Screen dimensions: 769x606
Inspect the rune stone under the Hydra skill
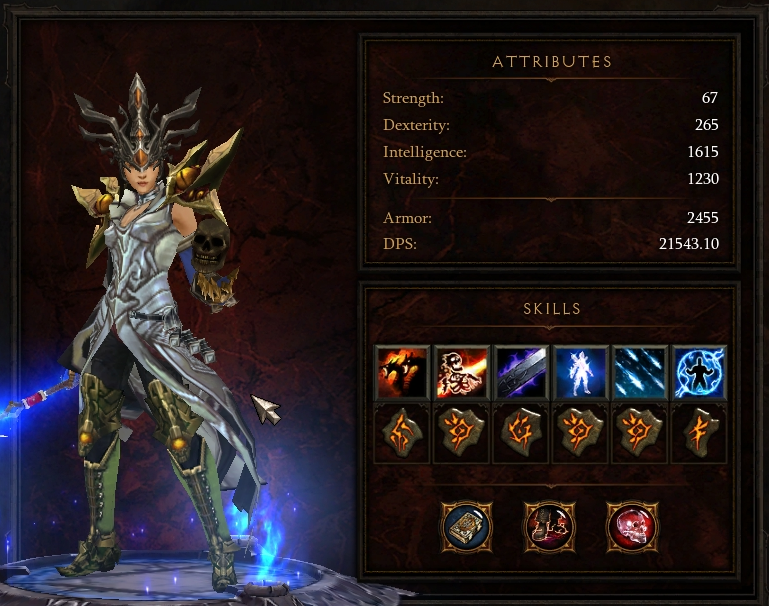pyautogui.click(x=402, y=434)
